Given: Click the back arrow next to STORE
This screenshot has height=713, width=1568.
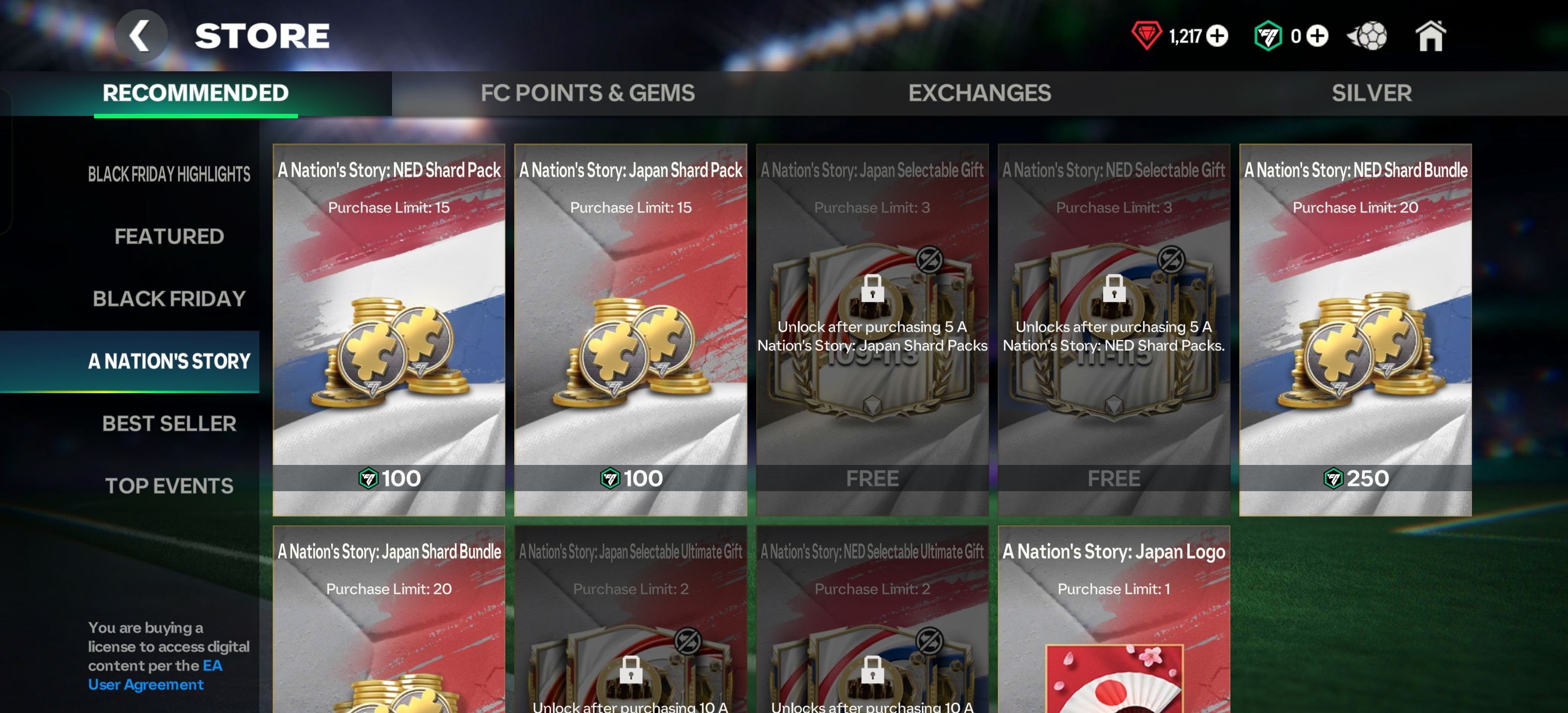Looking at the screenshot, I should pyautogui.click(x=141, y=35).
